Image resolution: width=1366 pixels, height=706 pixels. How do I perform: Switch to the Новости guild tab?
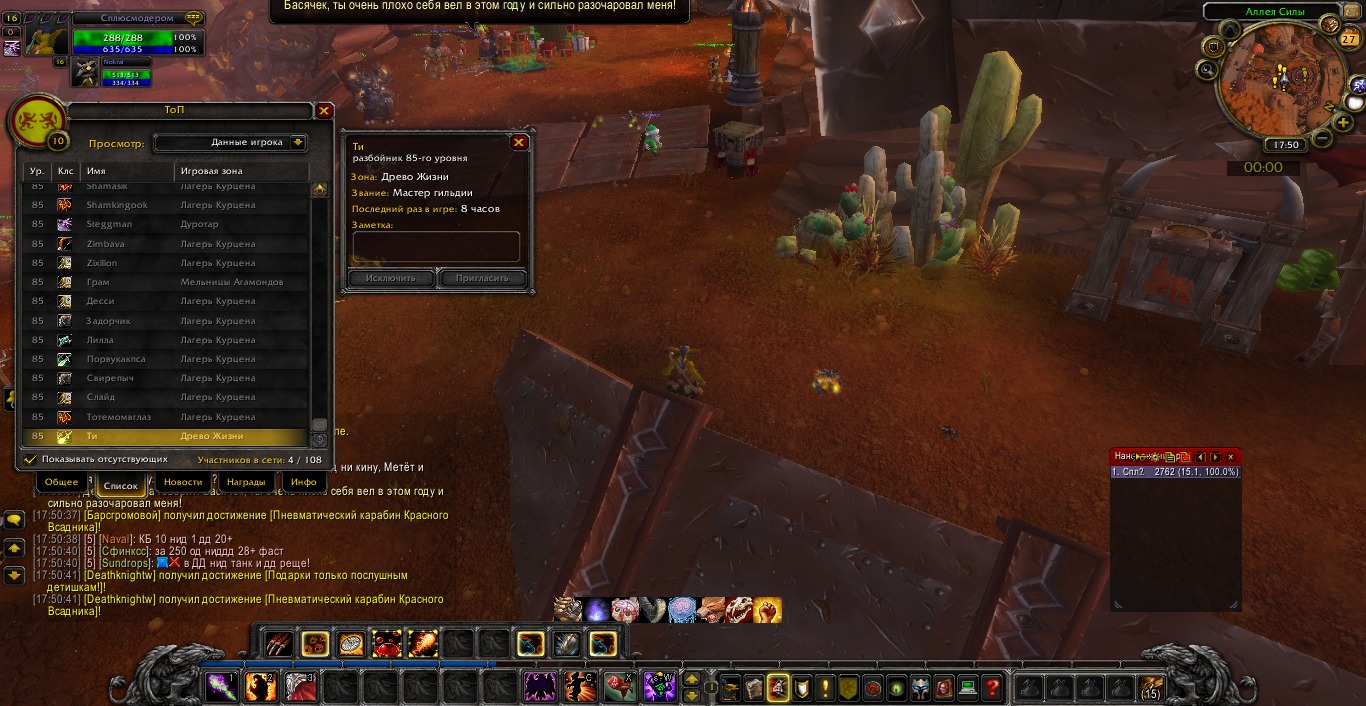183,482
